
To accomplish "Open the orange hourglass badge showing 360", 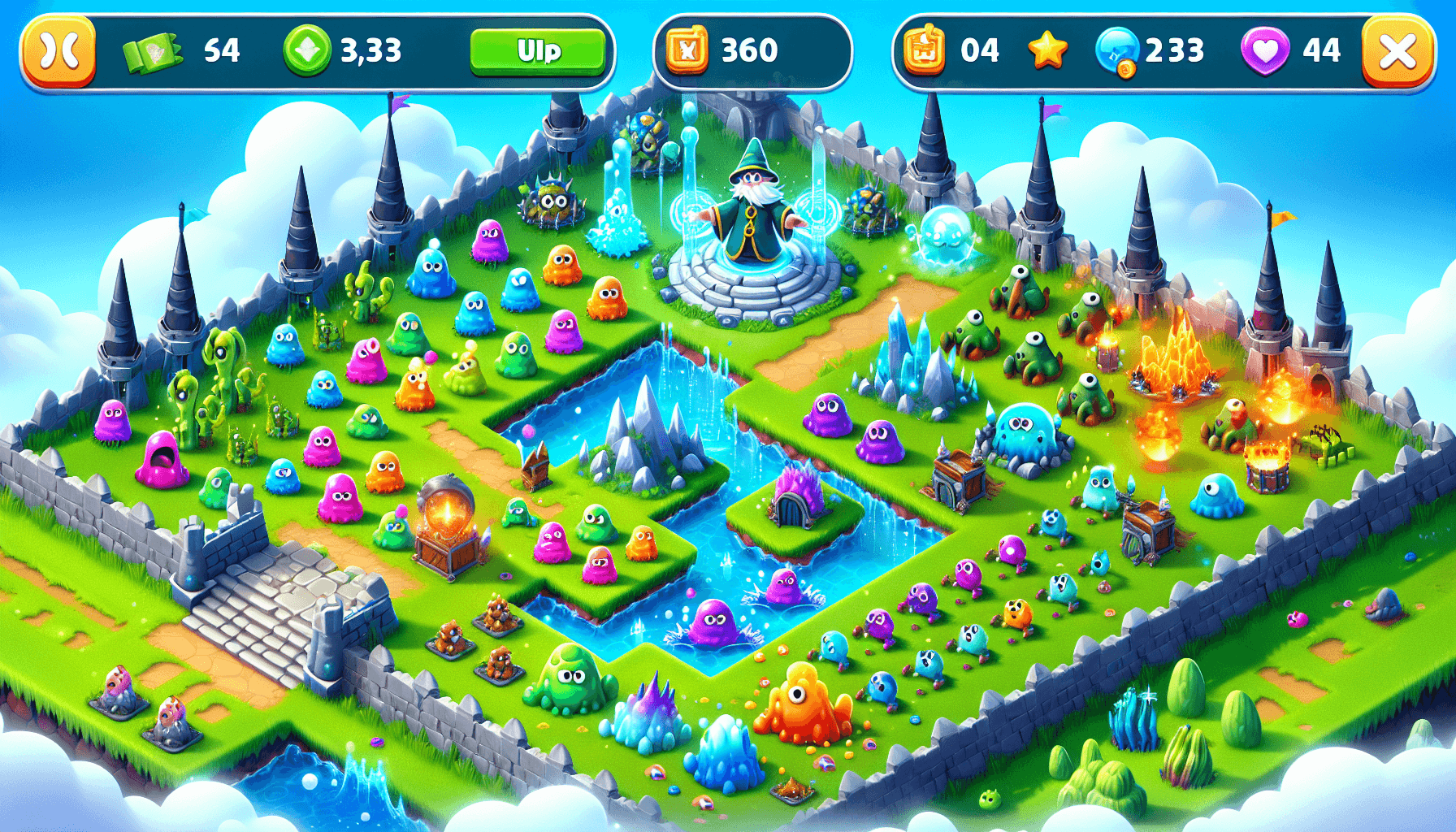I will click(x=687, y=50).
